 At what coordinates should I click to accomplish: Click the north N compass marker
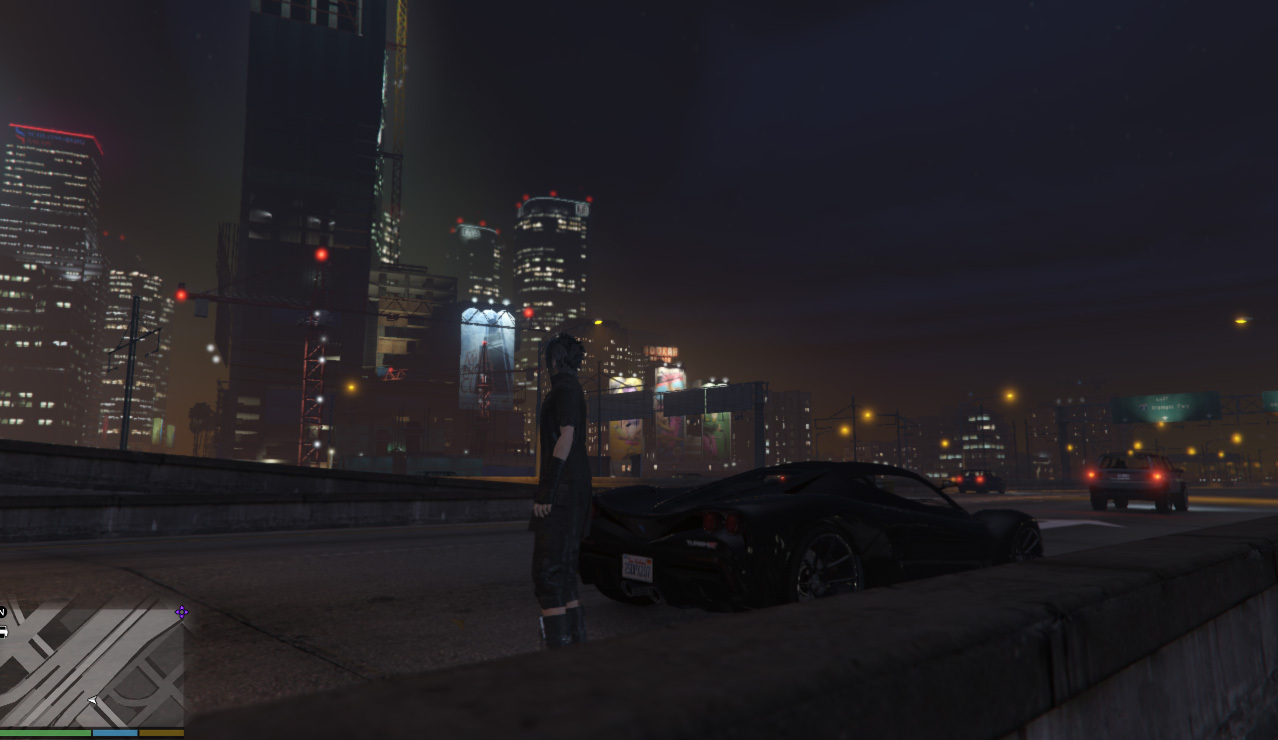point(3,611)
